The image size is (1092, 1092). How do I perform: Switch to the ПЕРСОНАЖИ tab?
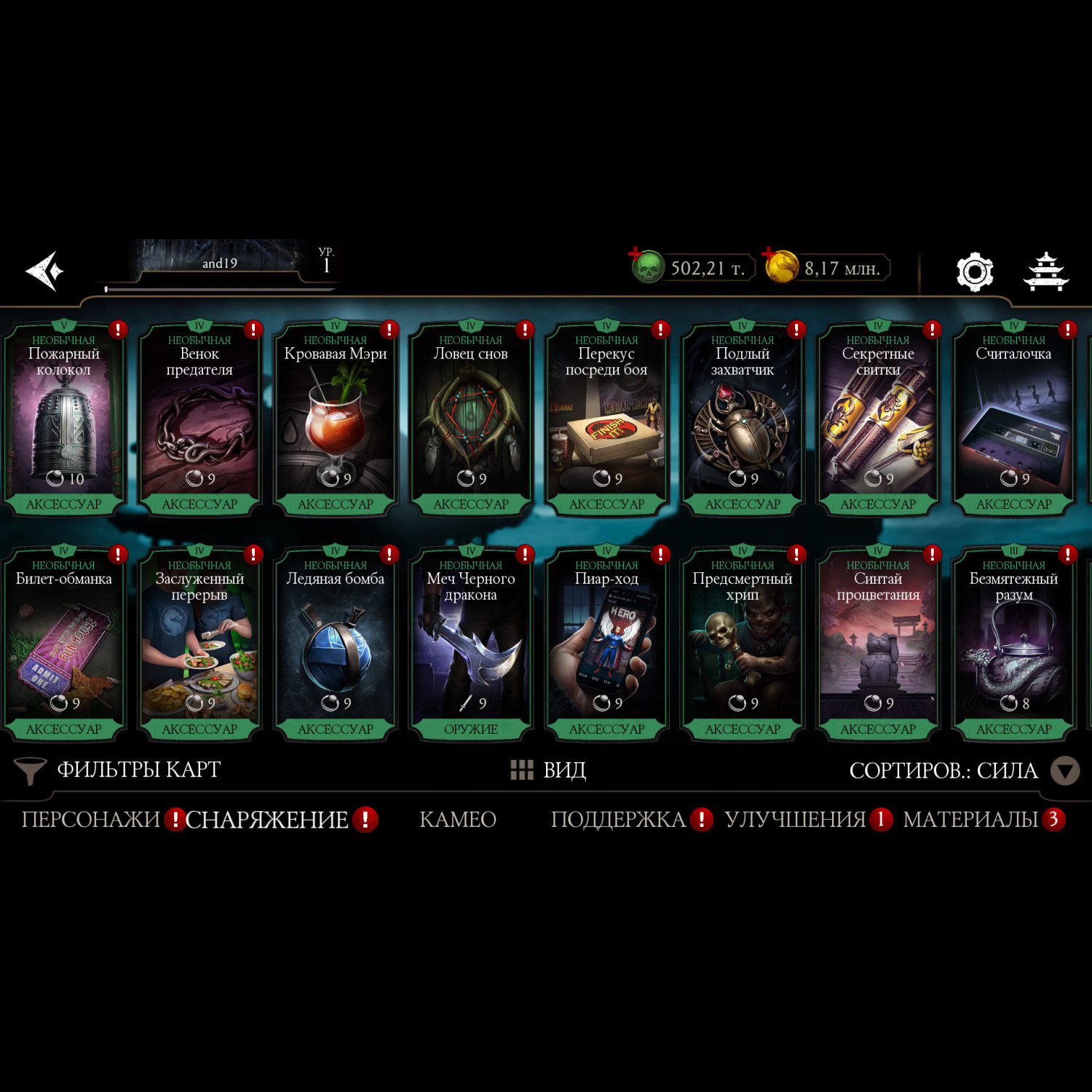point(91,820)
